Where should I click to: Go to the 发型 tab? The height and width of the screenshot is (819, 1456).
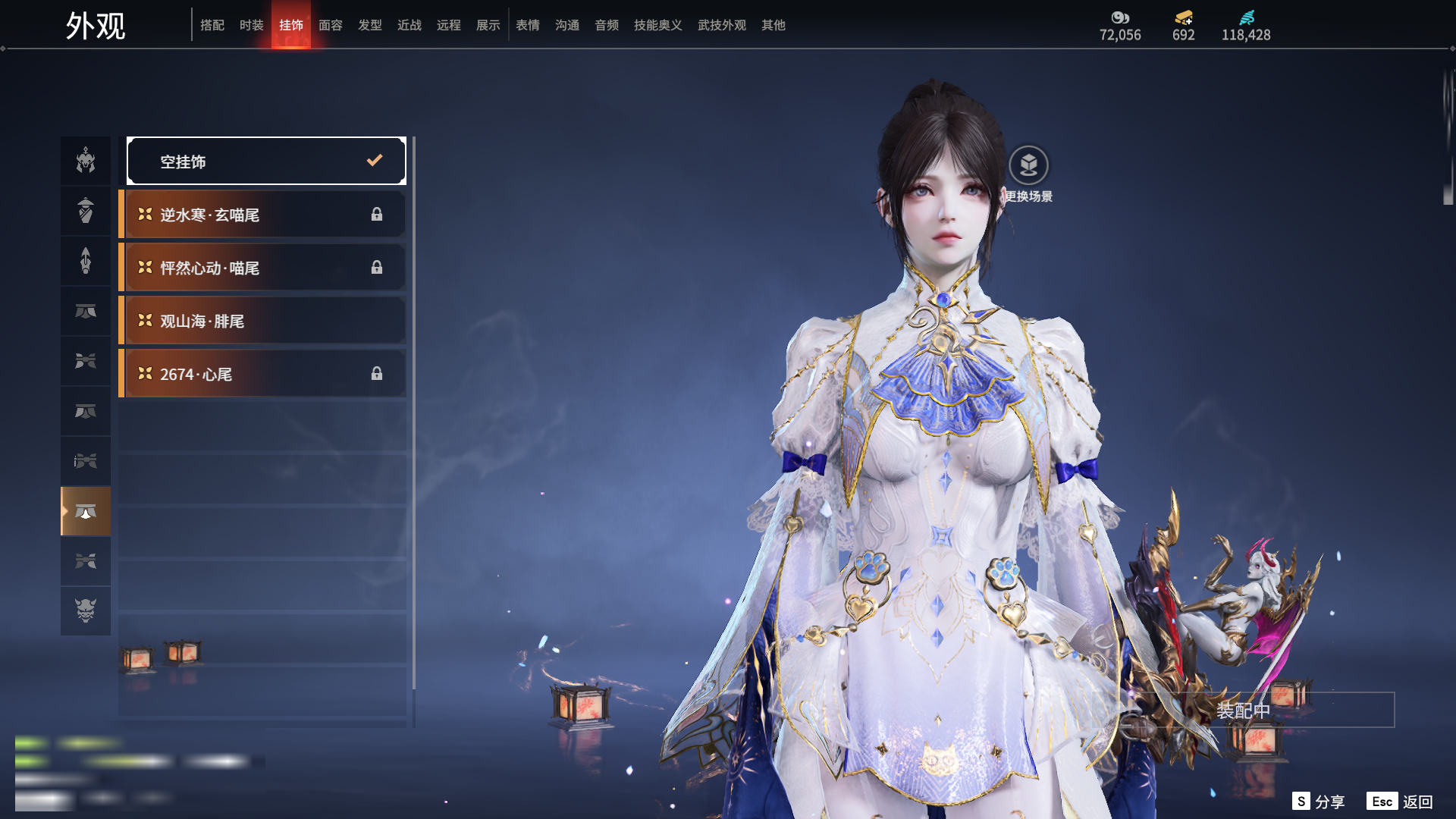[370, 25]
